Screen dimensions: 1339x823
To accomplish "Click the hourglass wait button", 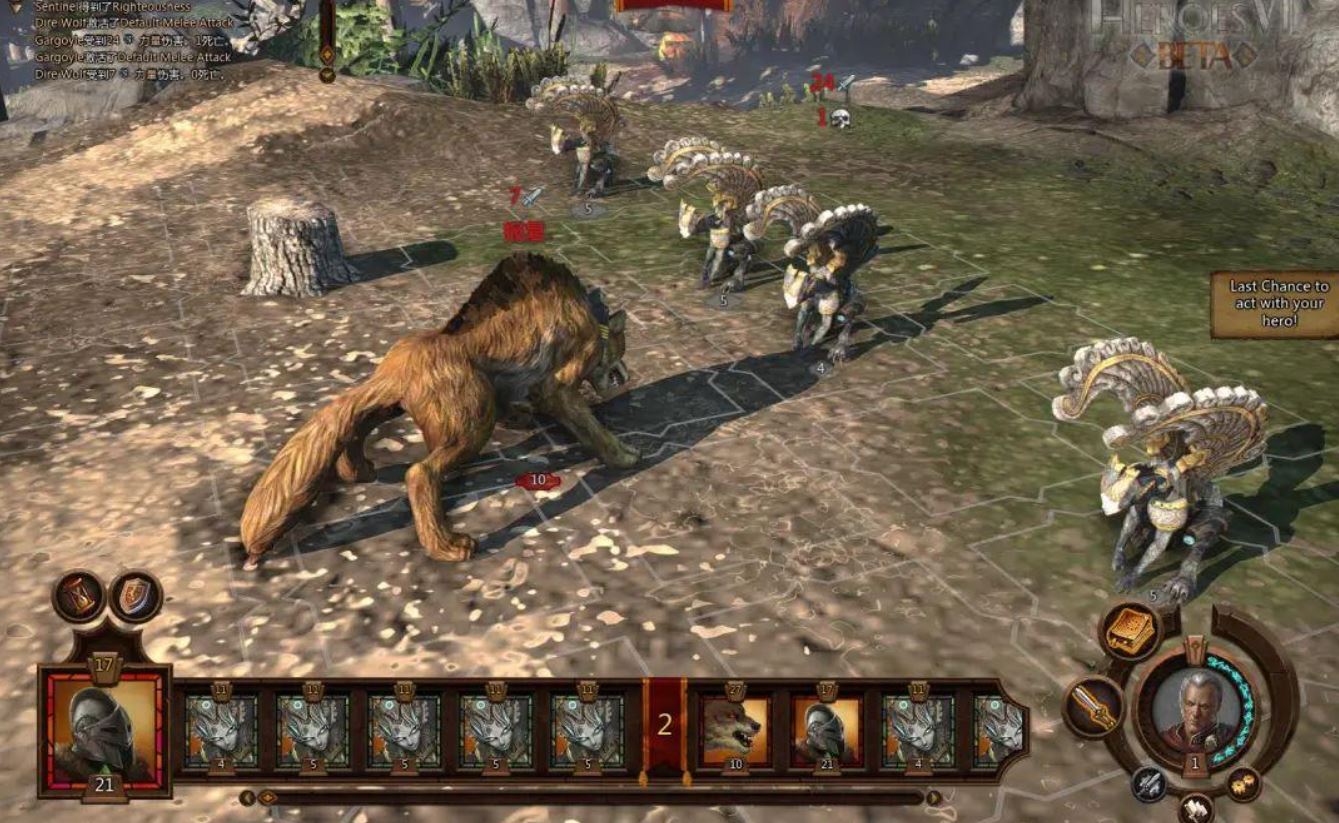I will 78,597.
